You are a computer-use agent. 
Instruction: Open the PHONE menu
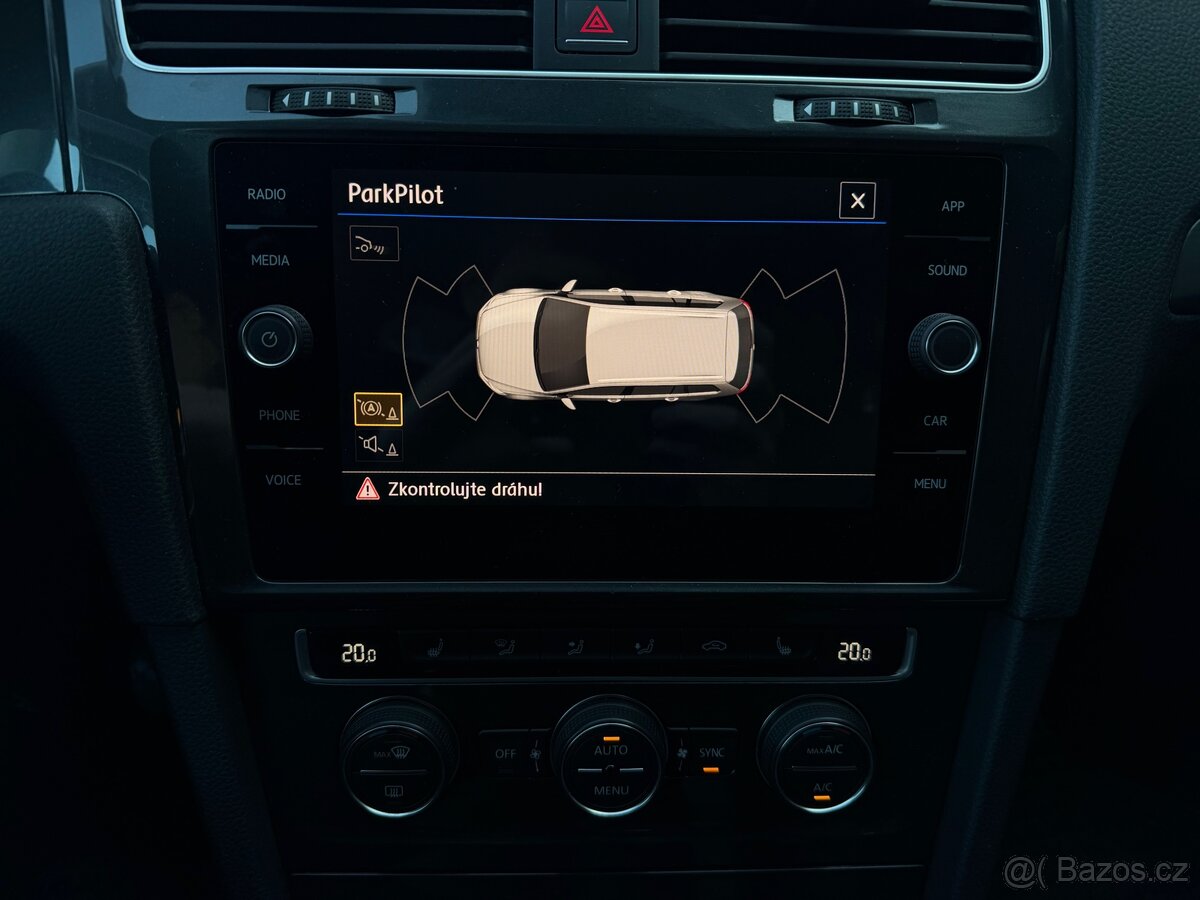tap(279, 415)
